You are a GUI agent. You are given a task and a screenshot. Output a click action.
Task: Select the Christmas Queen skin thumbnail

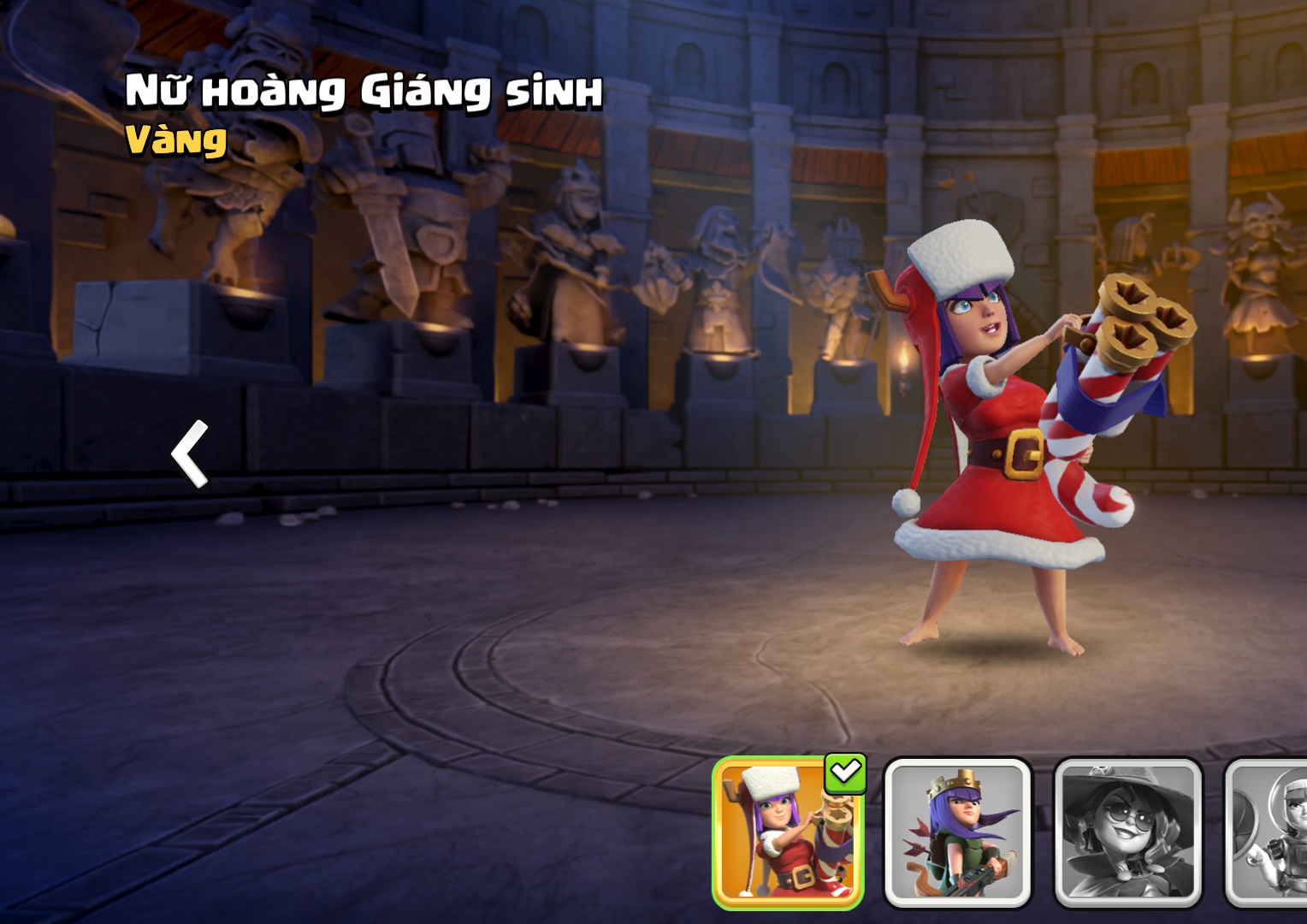[x=787, y=833]
